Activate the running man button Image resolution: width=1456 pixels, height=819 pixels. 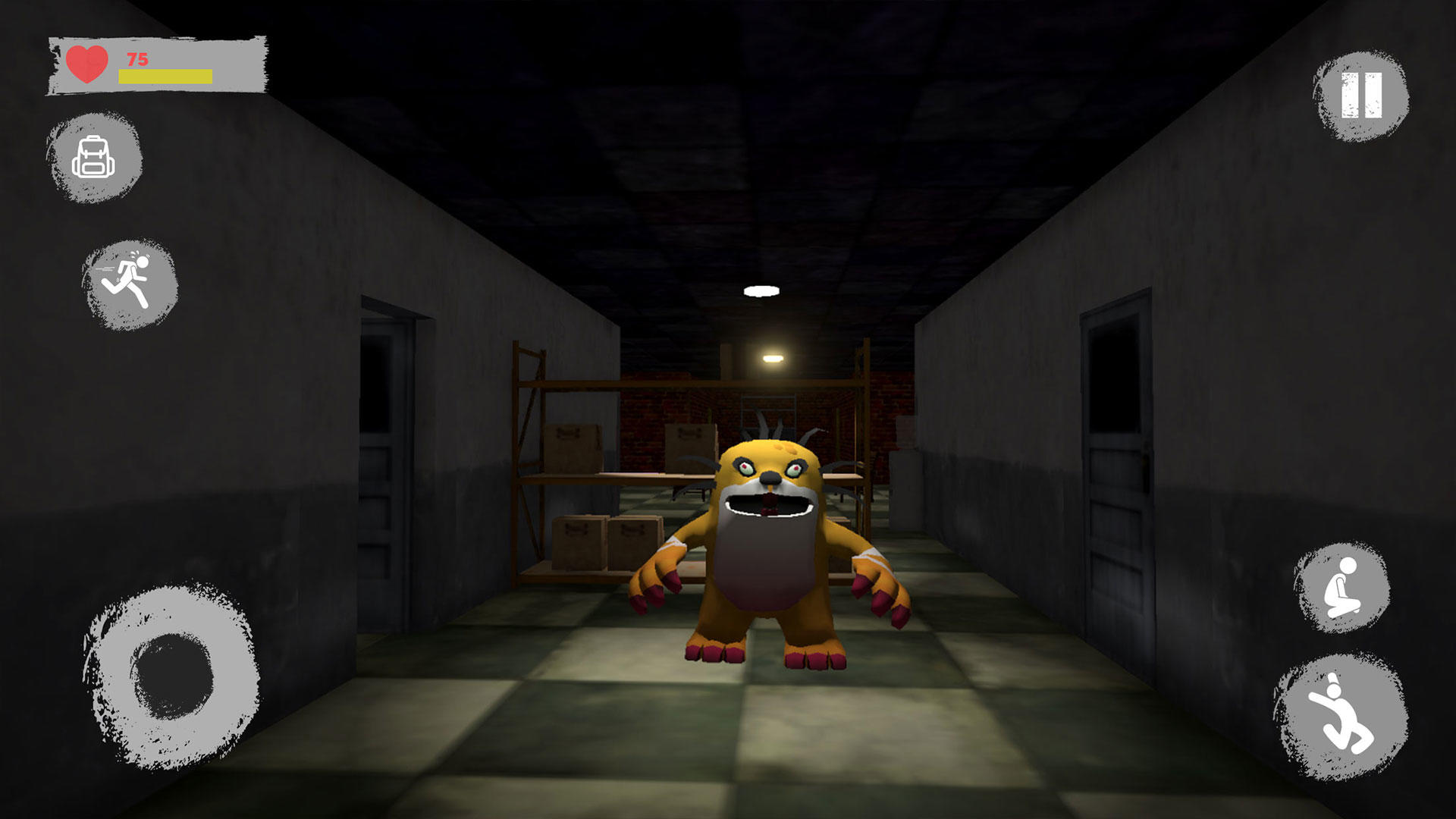pos(130,283)
